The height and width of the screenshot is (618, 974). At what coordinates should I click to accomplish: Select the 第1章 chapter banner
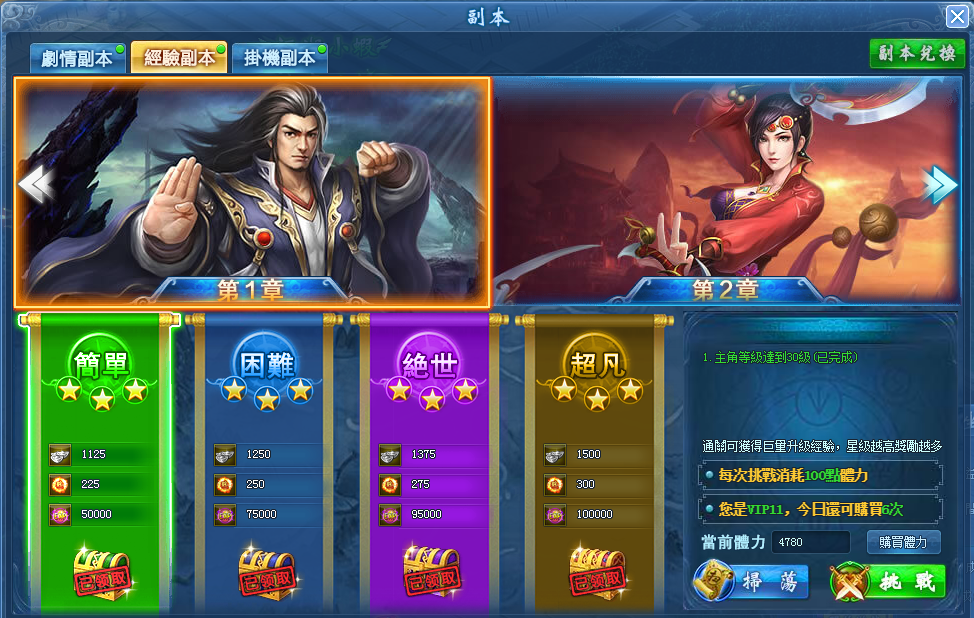[252, 190]
